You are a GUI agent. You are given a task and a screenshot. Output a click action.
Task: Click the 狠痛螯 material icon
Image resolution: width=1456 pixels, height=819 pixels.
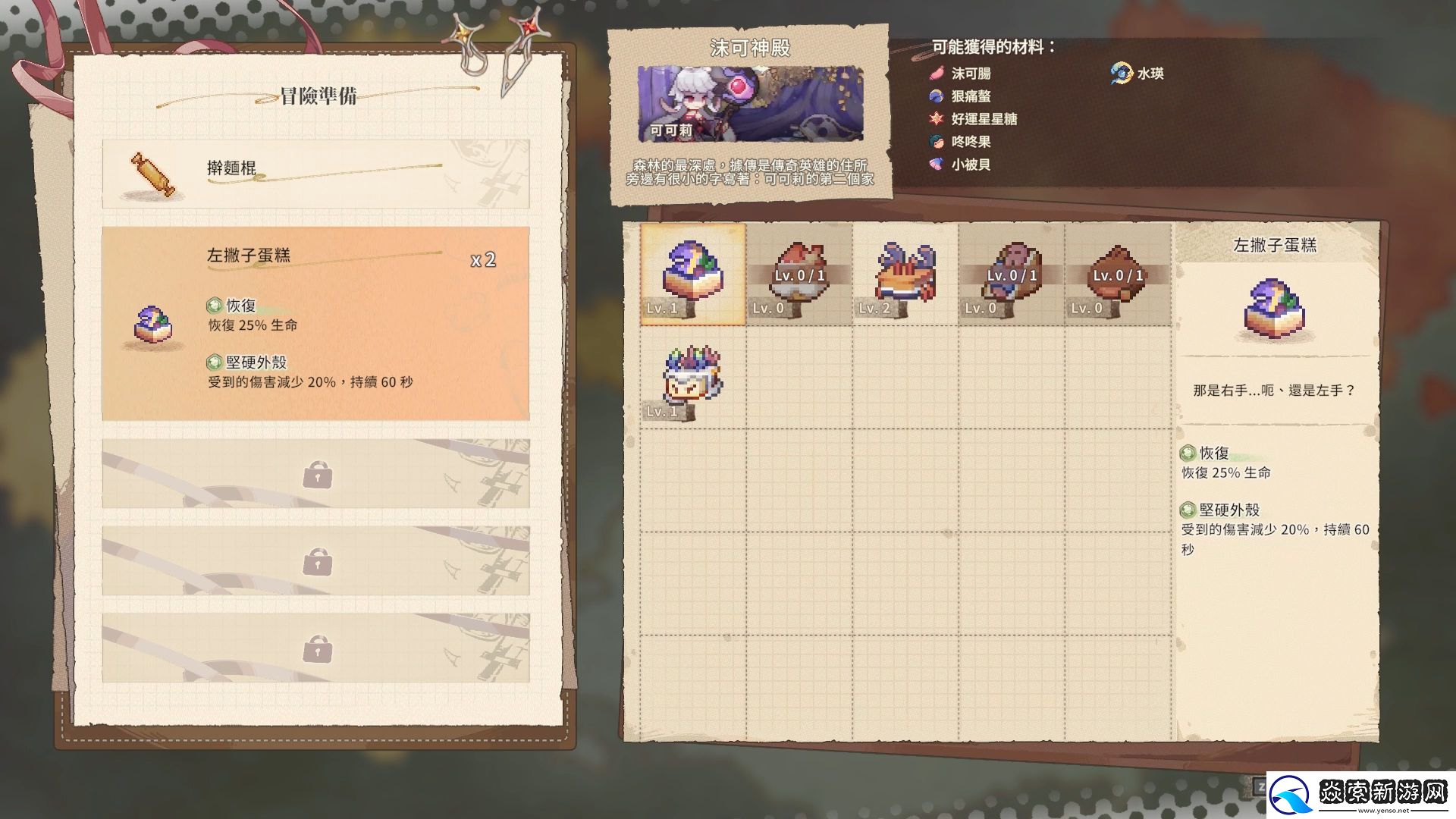[936, 96]
